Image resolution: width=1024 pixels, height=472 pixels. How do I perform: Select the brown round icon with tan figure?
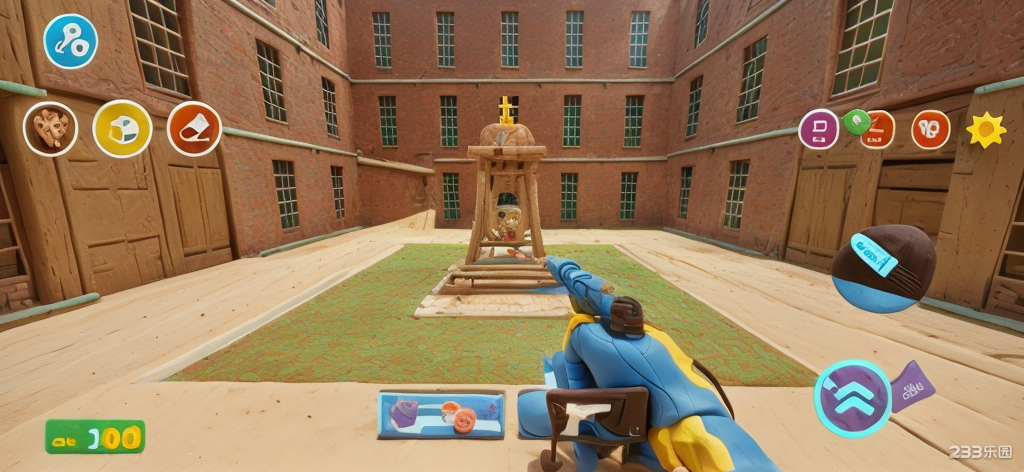[x=50, y=128]
